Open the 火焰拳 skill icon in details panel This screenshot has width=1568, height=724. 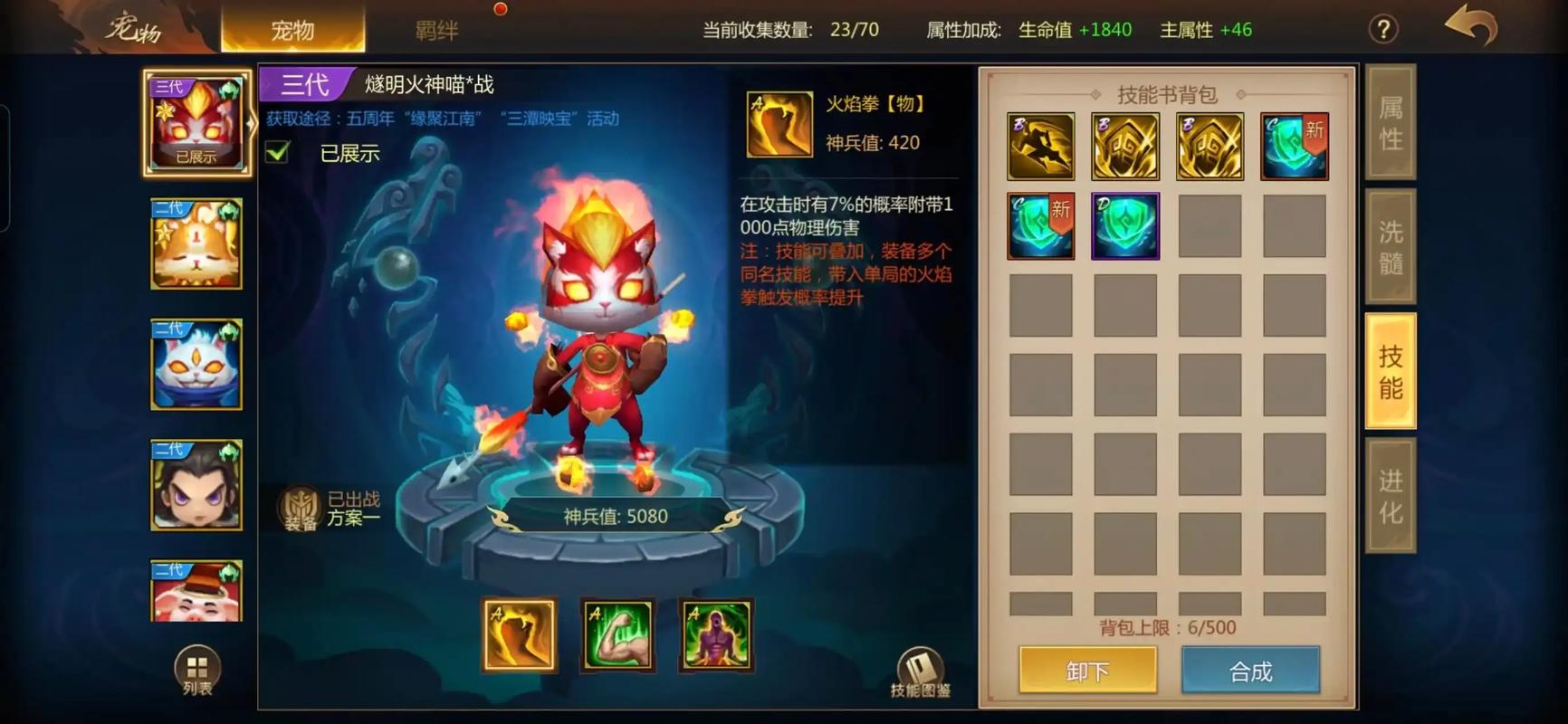coord(779,123)
